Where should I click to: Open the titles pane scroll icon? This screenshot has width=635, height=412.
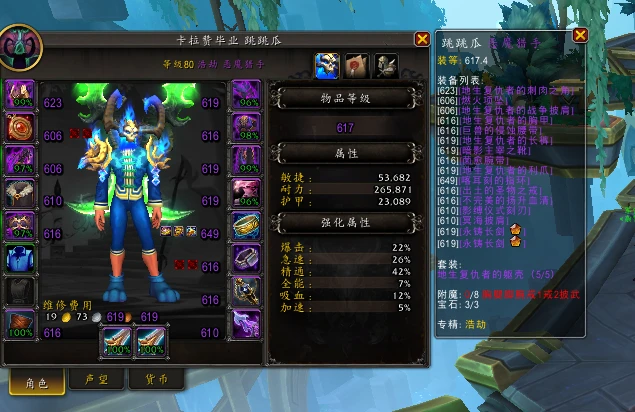point(356,65)
